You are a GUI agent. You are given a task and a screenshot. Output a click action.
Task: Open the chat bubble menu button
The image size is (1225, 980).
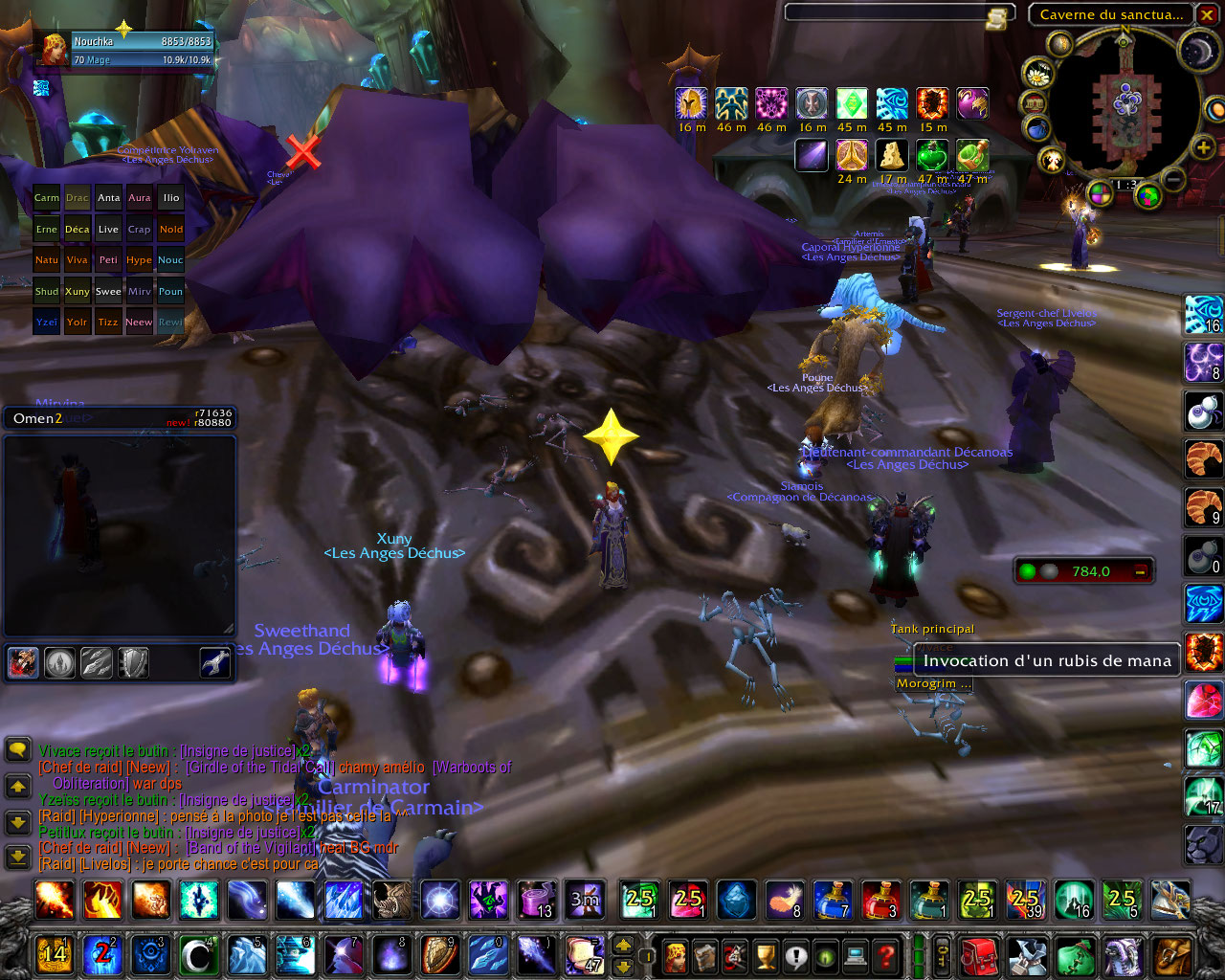click(x=17, y=750)
